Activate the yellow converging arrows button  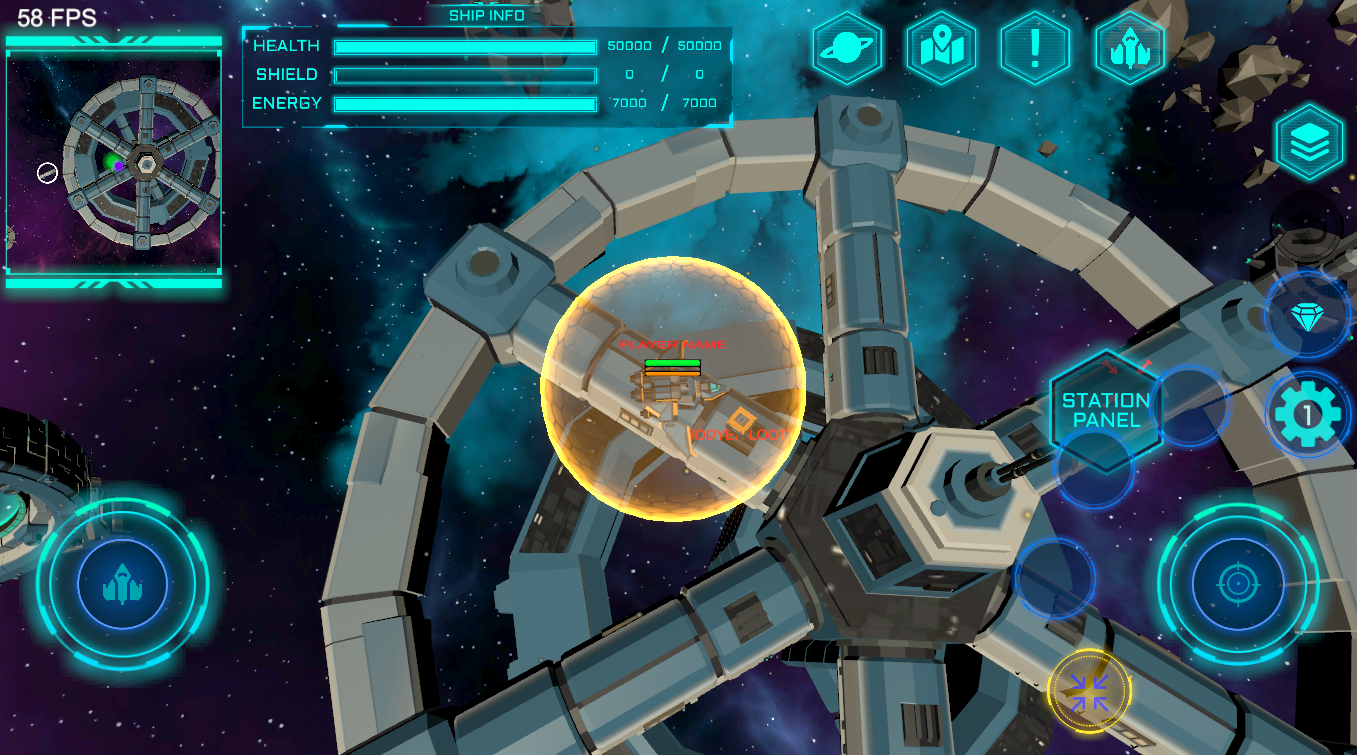click(1089, 691)
